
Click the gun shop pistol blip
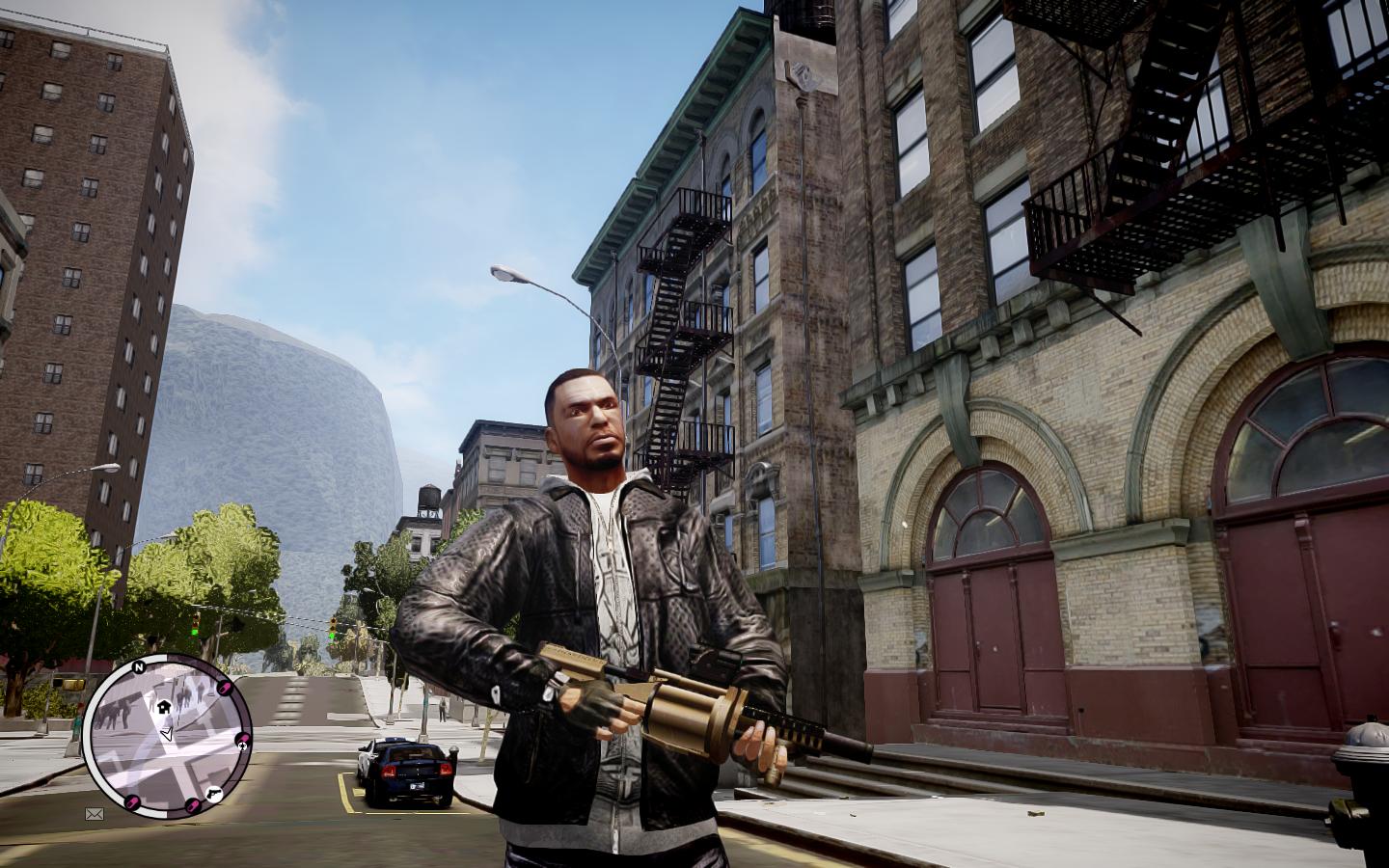click(x=213, y=793)
